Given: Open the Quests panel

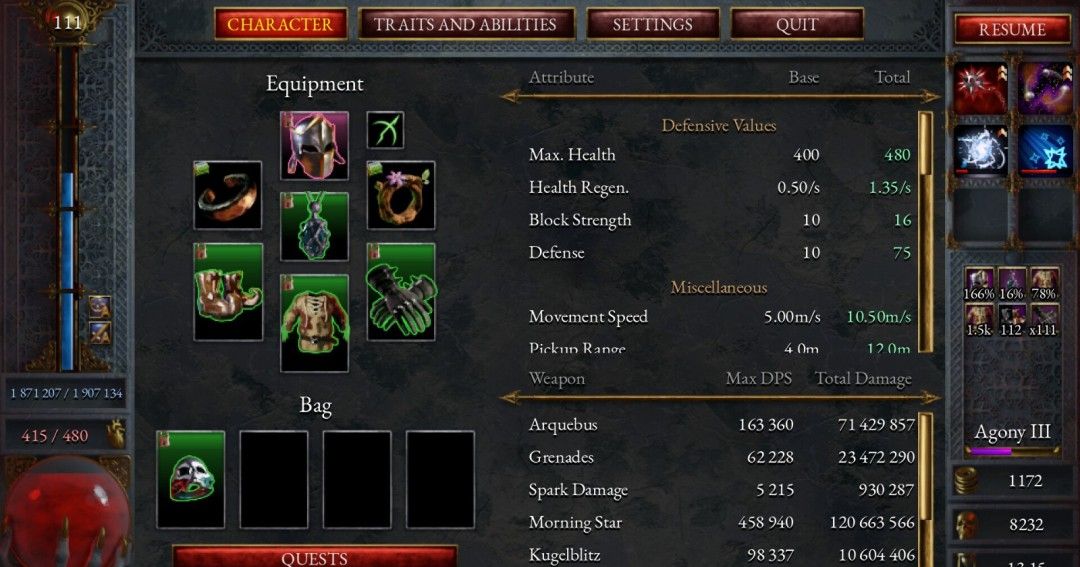Looking at the screenshot, I should 314,558.
